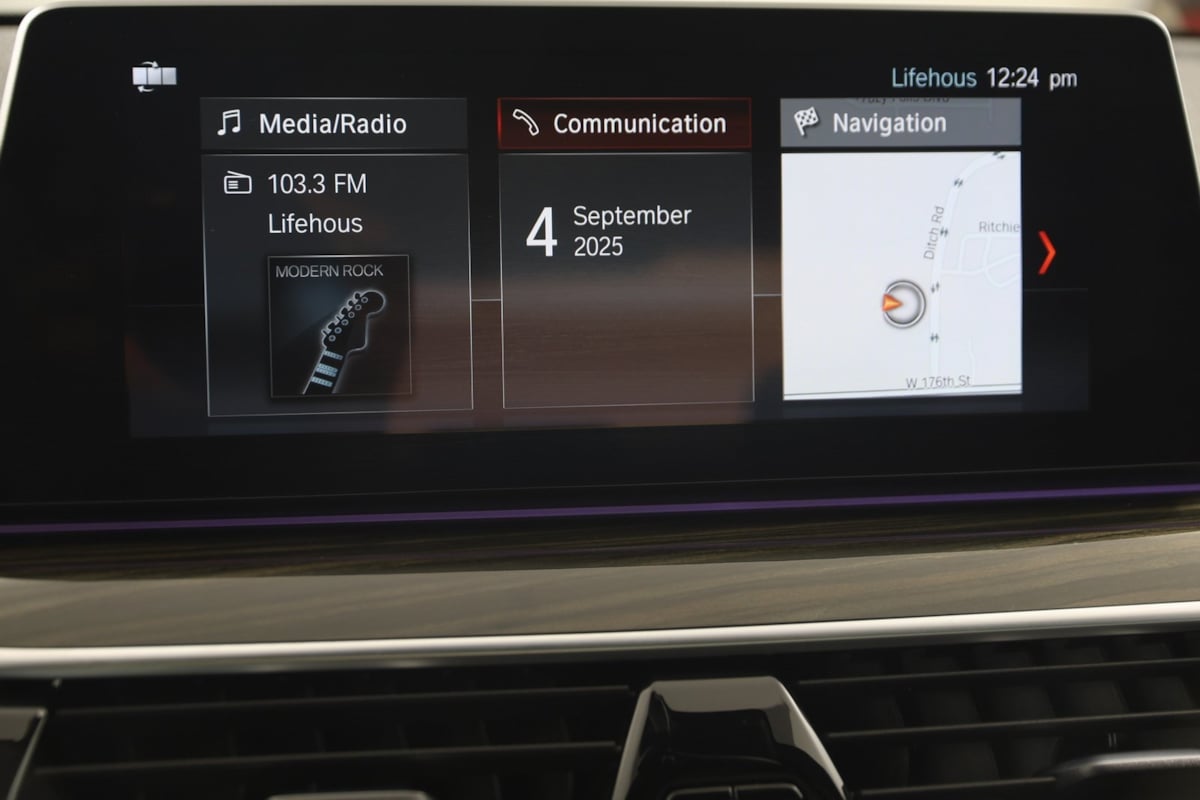Open the Navigation menu header
Screen dimensions: 1200x800
pyautogui.click(x=900, y=124)
